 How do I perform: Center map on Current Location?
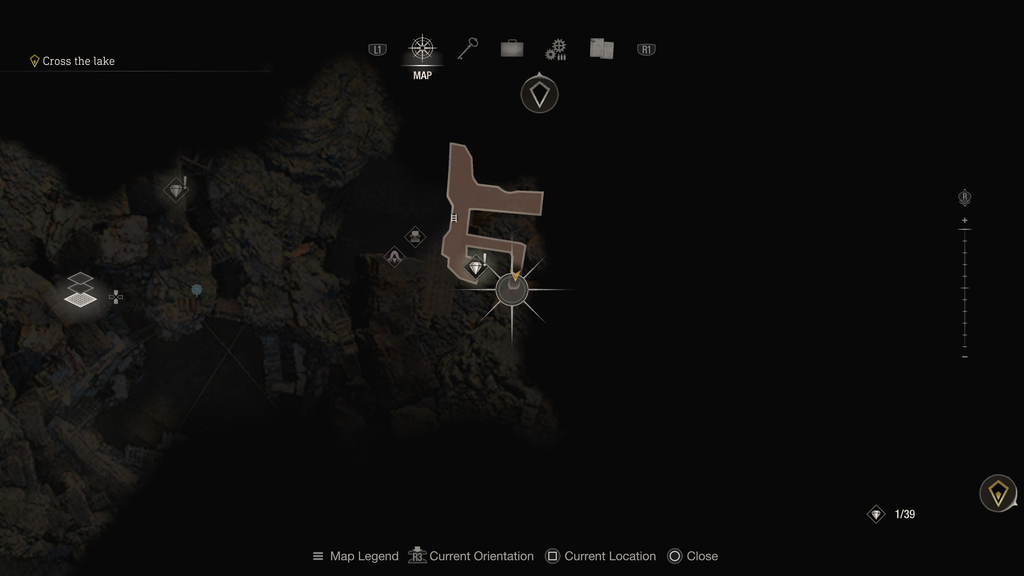click(x=600, y=556)
